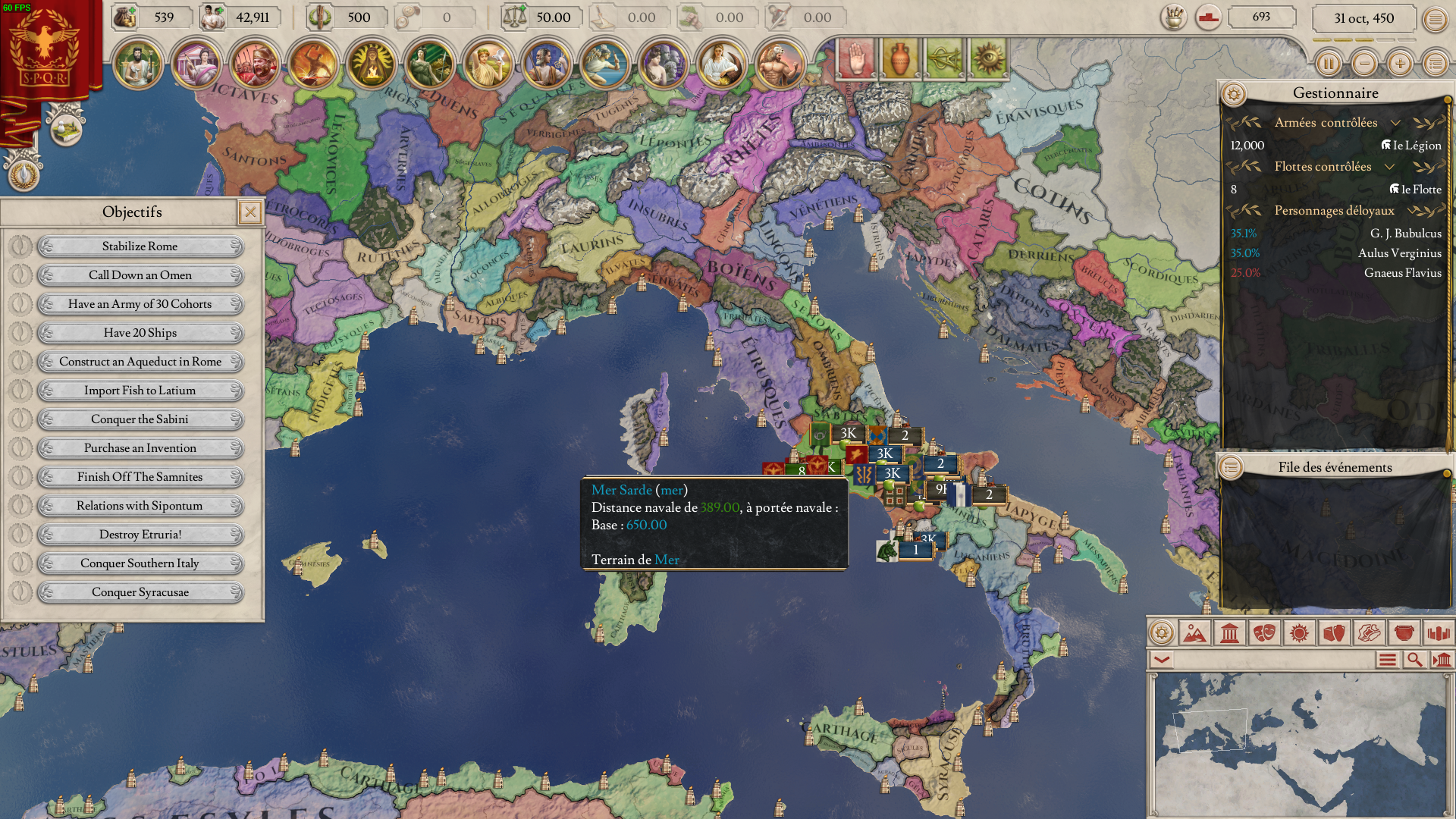
Task: Select the Stabilize Rome objective
Action: click(x=140, y=246)
